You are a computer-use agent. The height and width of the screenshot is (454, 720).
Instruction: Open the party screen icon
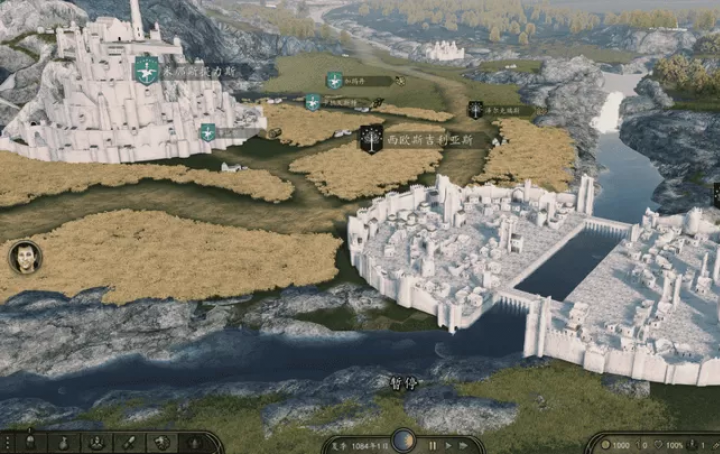(96, 442)
